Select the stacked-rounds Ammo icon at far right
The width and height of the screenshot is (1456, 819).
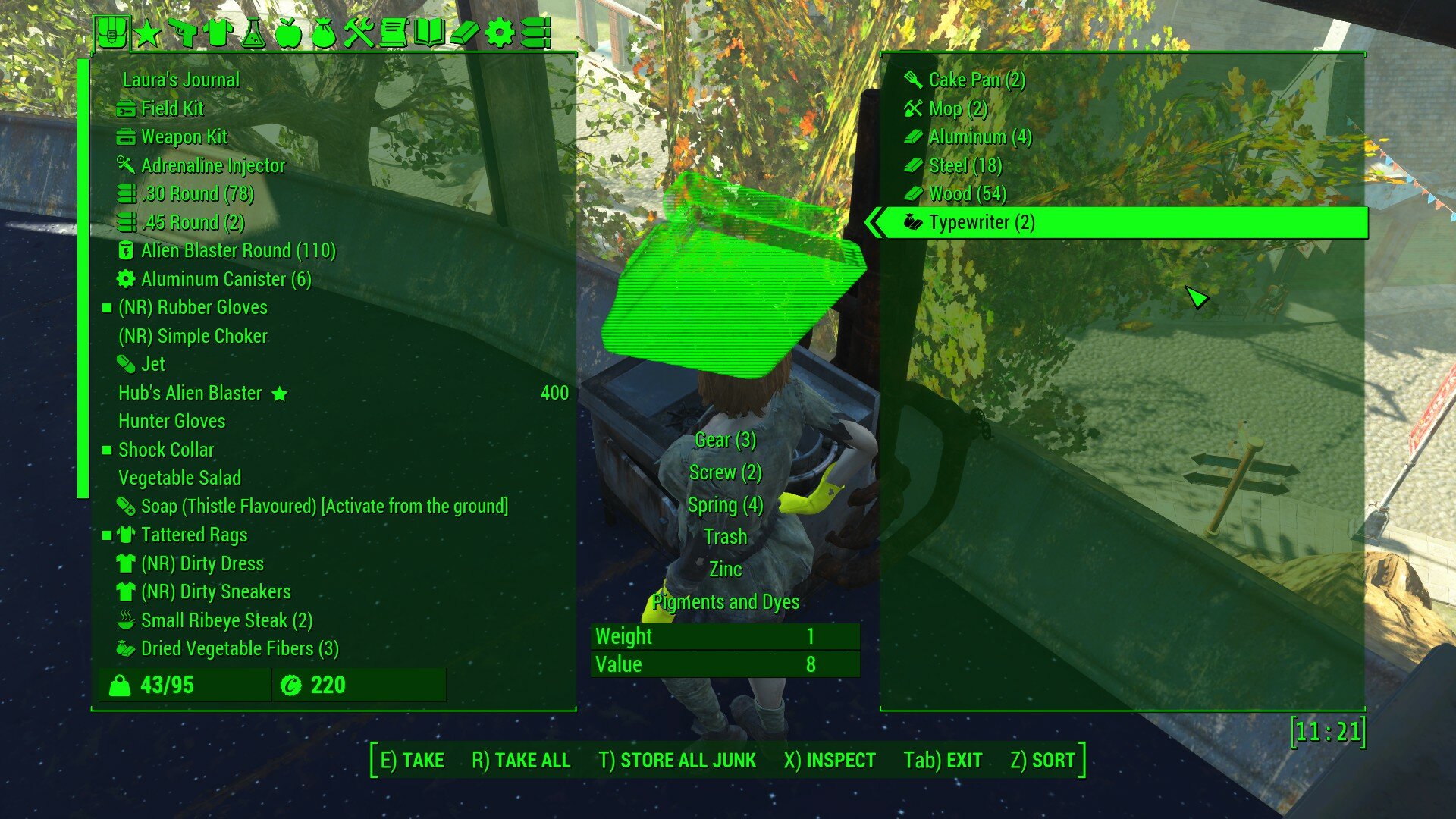tap(537, 32)
